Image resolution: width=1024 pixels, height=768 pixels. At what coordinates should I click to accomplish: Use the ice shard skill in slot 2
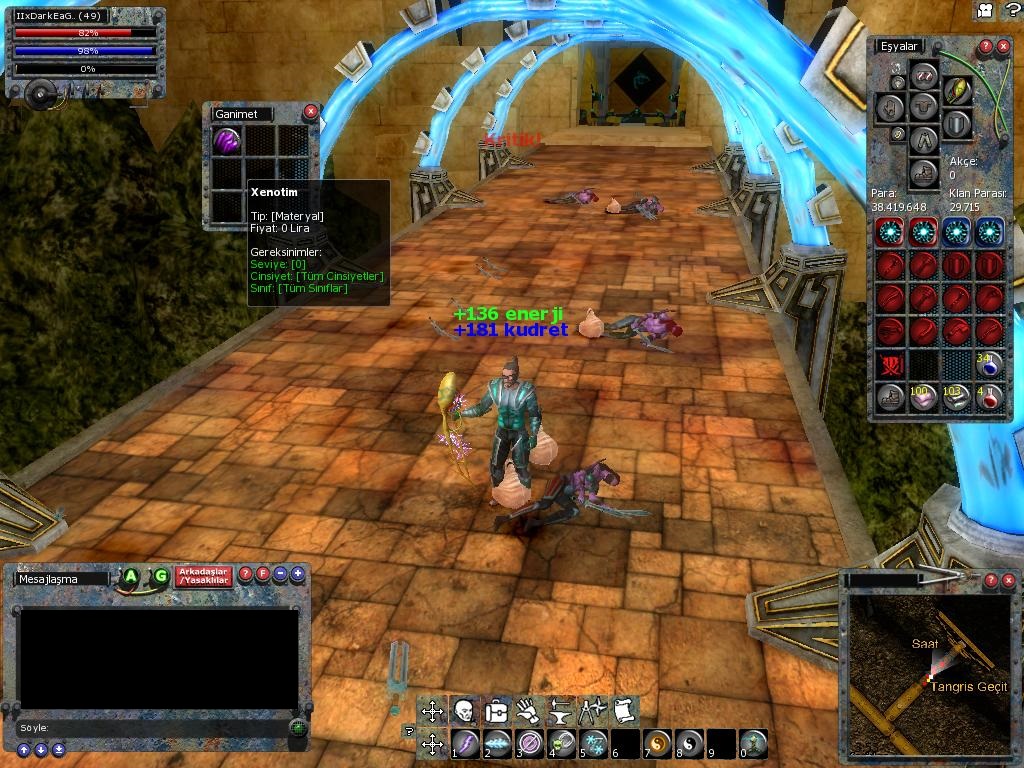(x=497, y=743)
